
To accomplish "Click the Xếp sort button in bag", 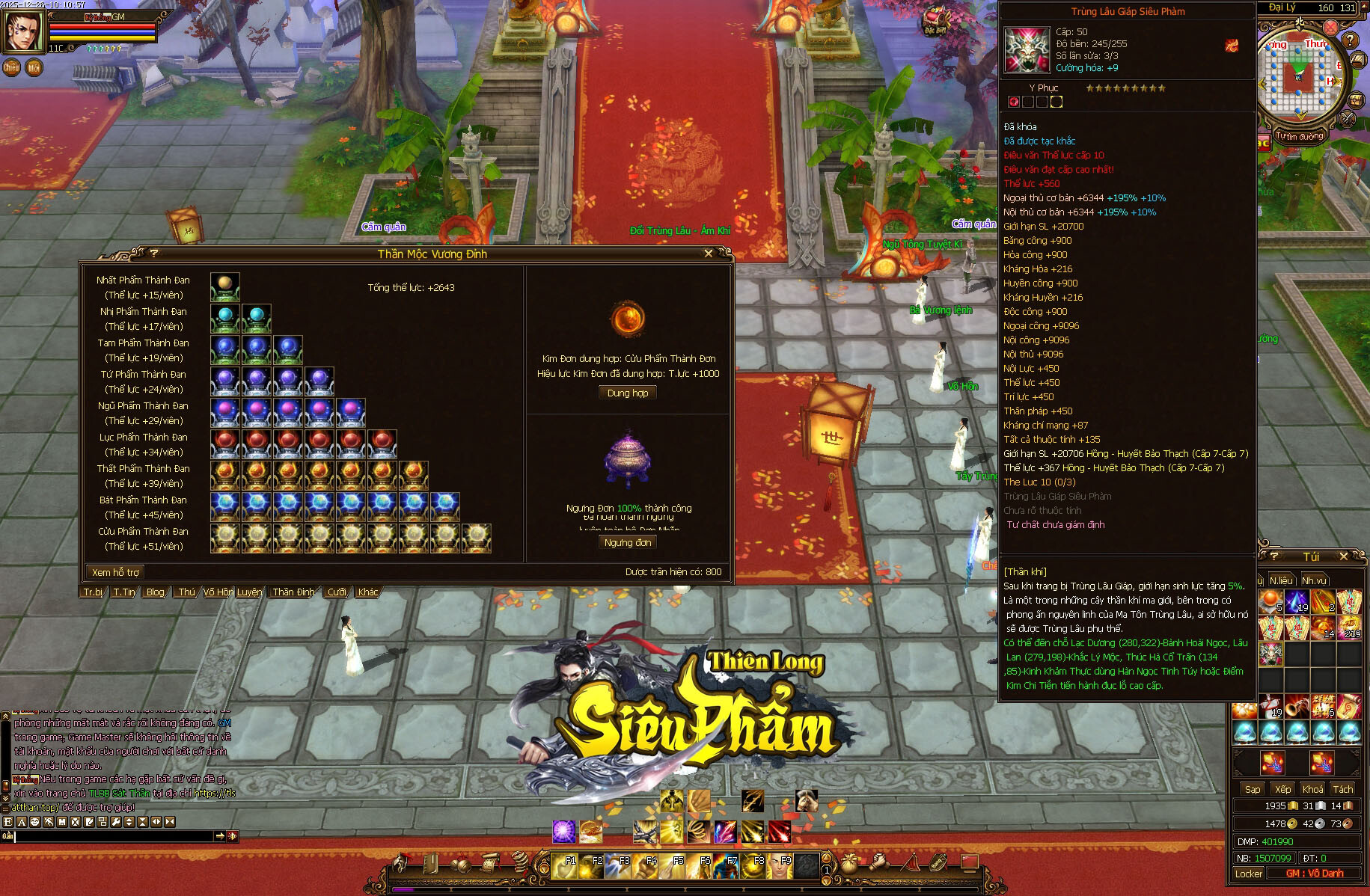I will tap(1282, 789).
